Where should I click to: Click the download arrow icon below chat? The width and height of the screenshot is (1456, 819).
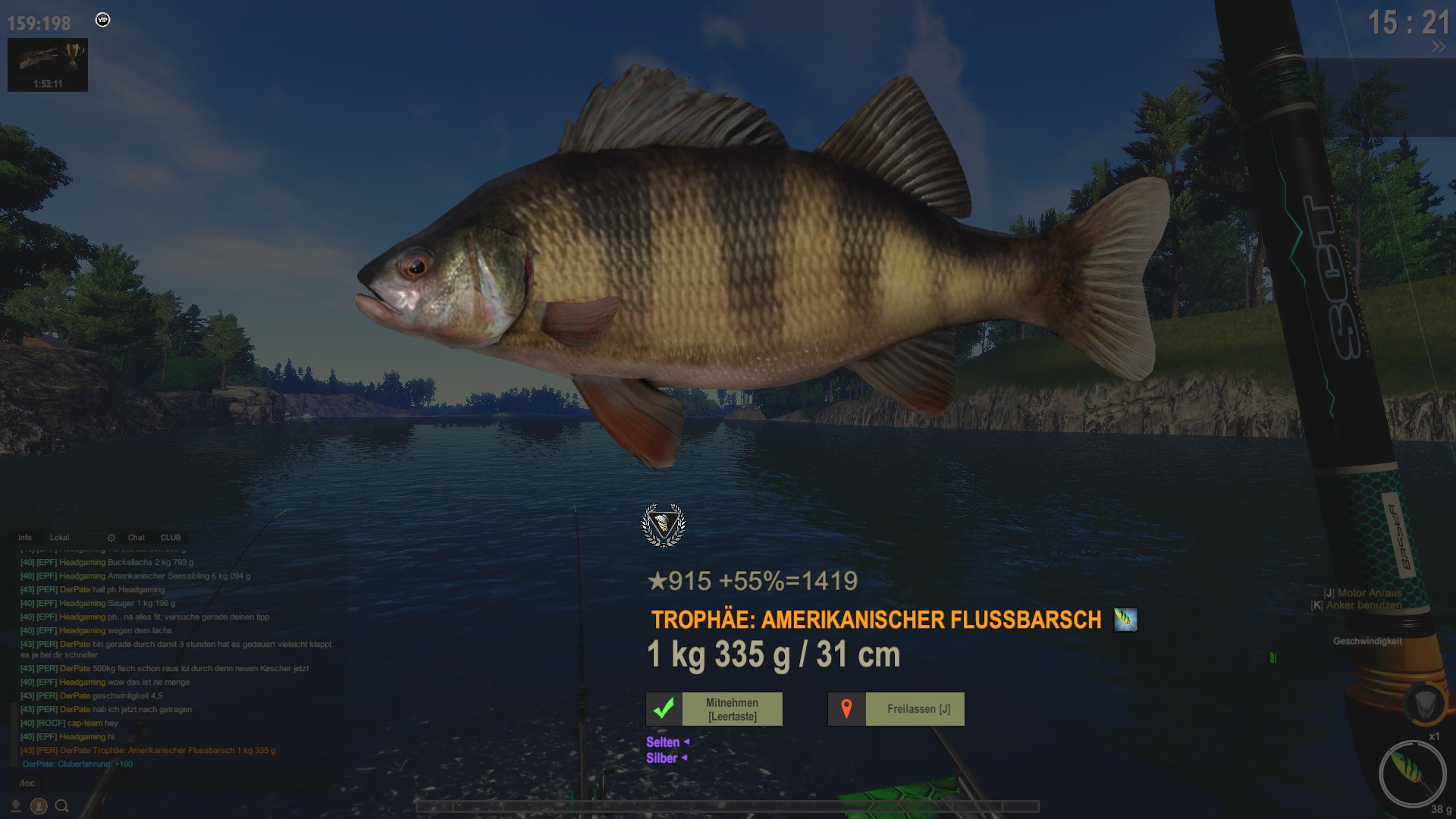(15, 806)
